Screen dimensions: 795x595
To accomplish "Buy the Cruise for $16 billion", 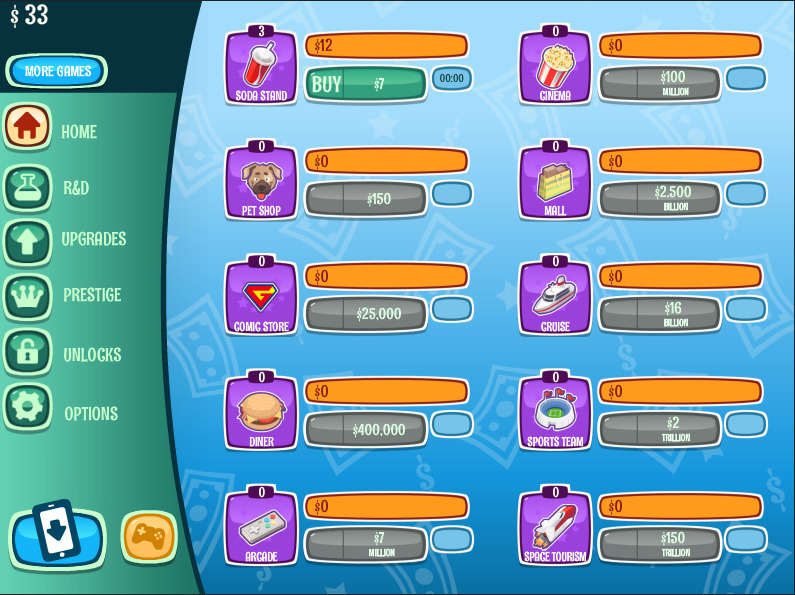I will point(659,314).
